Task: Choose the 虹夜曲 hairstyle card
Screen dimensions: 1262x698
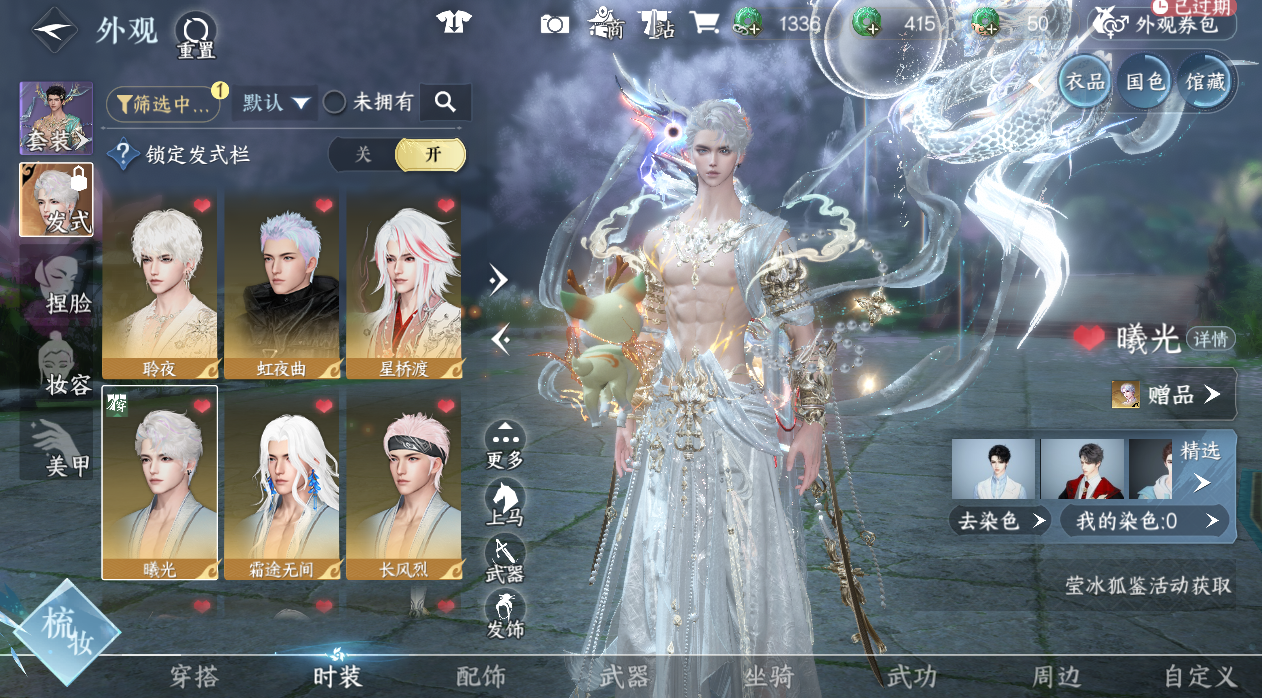Action: click(x=282, y=285)
